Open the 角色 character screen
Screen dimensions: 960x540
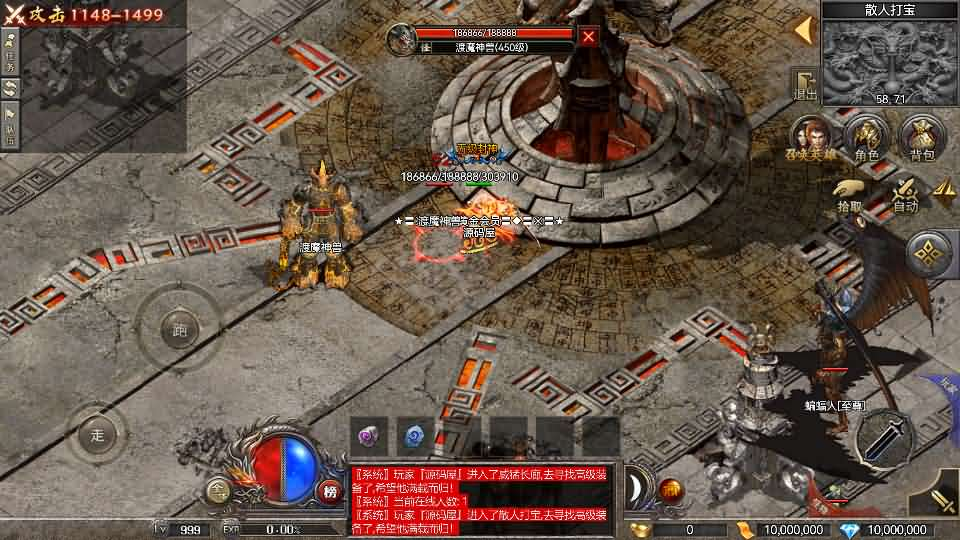866,137
